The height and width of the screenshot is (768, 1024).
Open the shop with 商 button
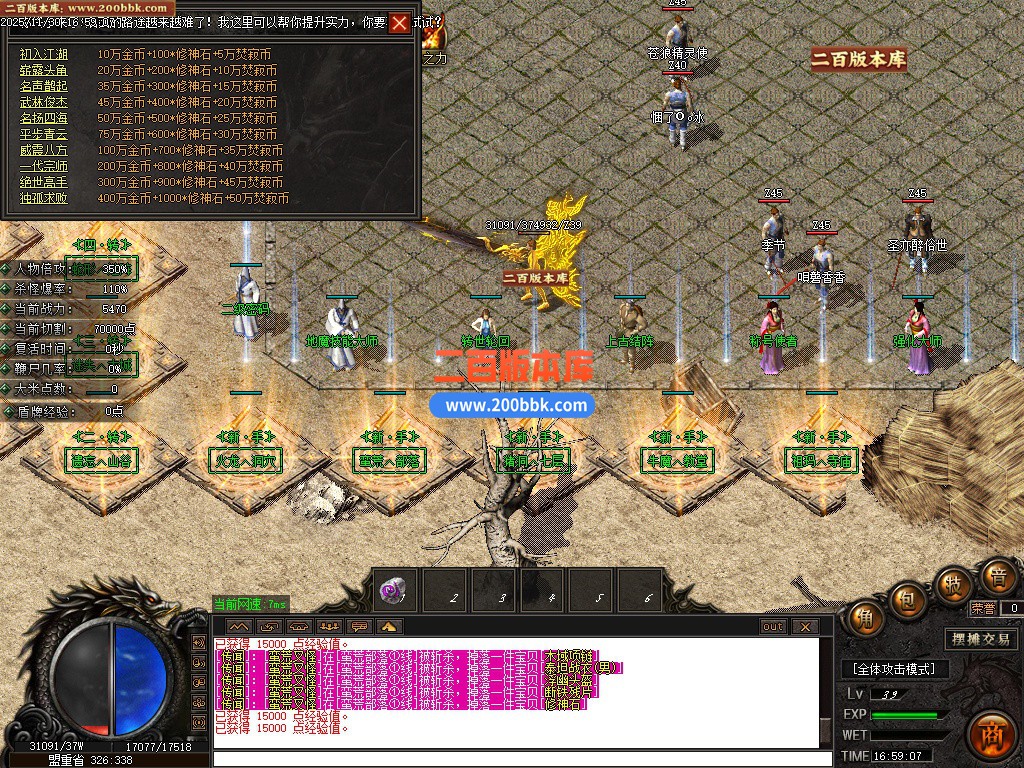click(992, 730)
